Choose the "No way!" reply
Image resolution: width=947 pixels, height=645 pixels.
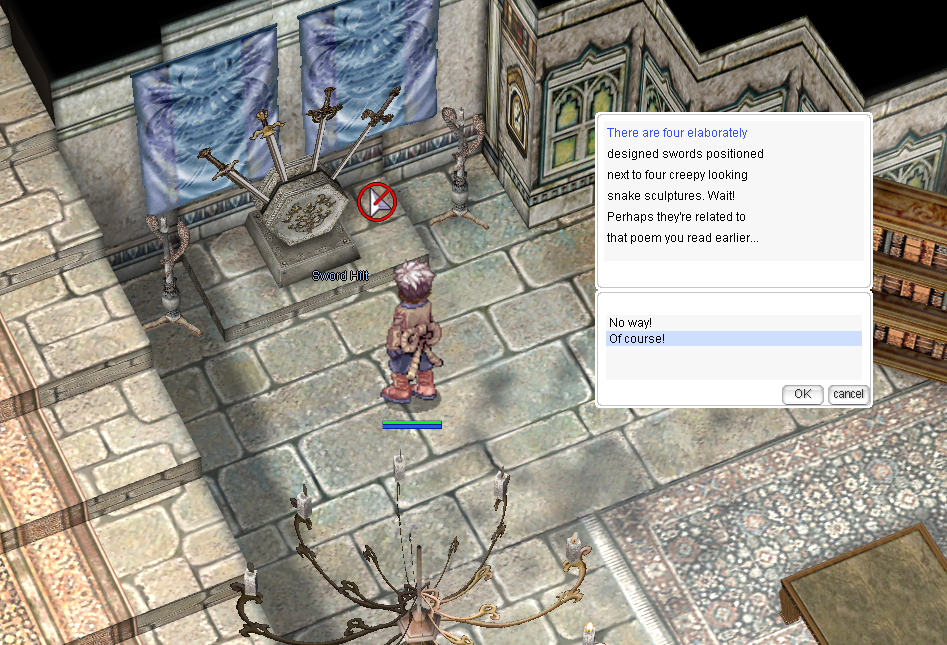631,323
